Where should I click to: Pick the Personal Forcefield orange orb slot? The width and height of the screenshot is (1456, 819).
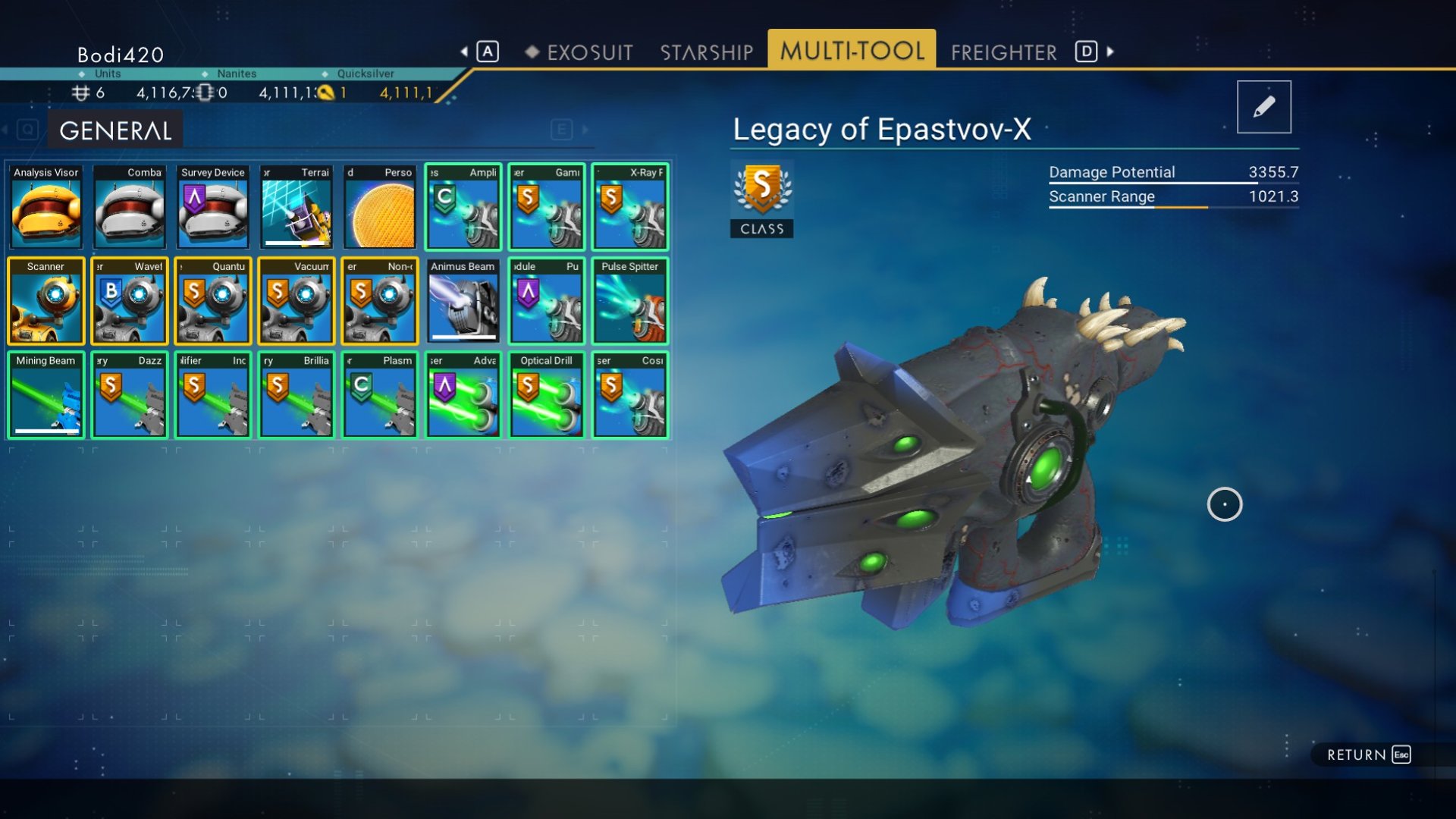coord(380,207)
